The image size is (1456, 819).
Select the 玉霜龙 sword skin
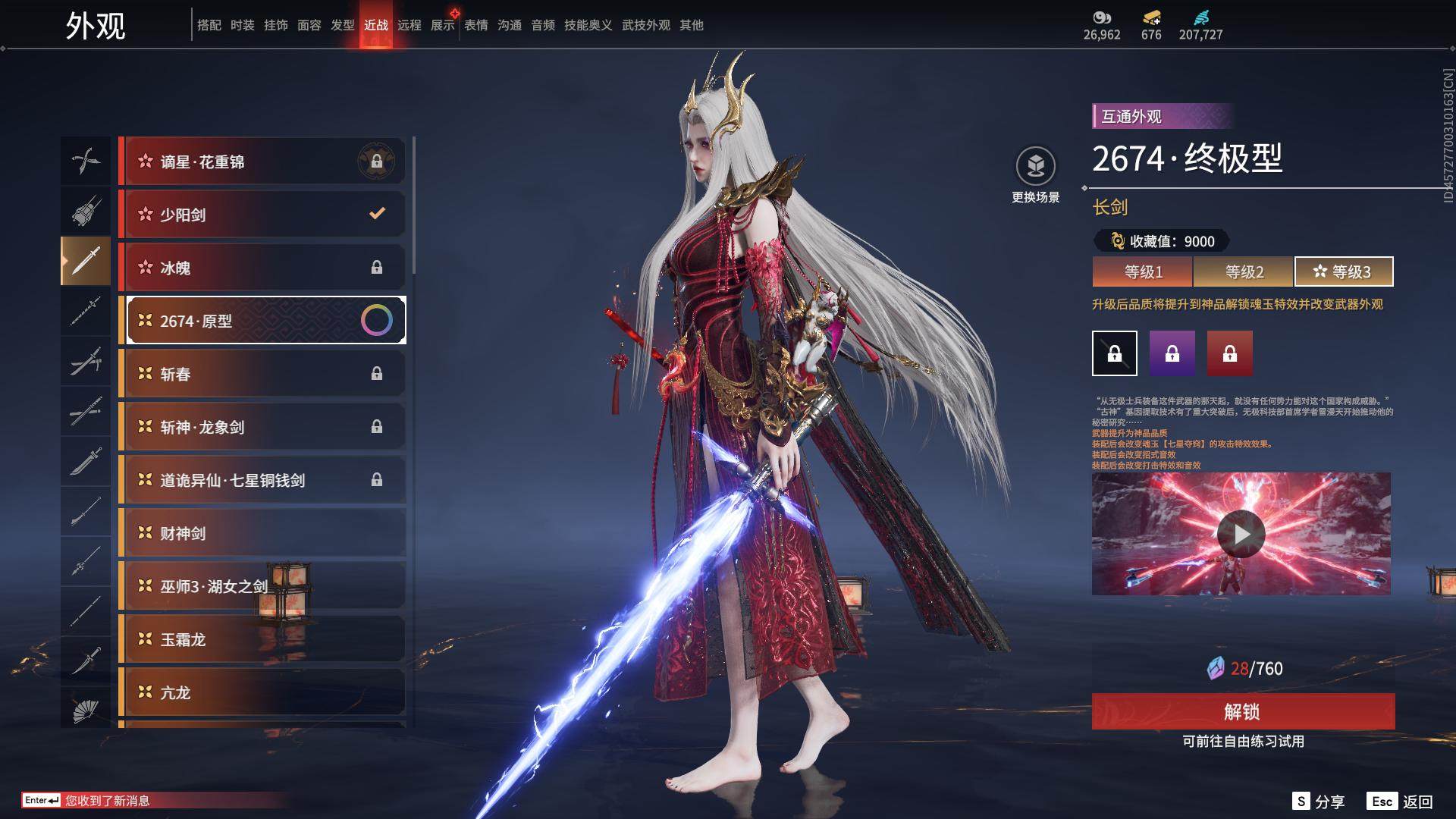pos(262,639)
